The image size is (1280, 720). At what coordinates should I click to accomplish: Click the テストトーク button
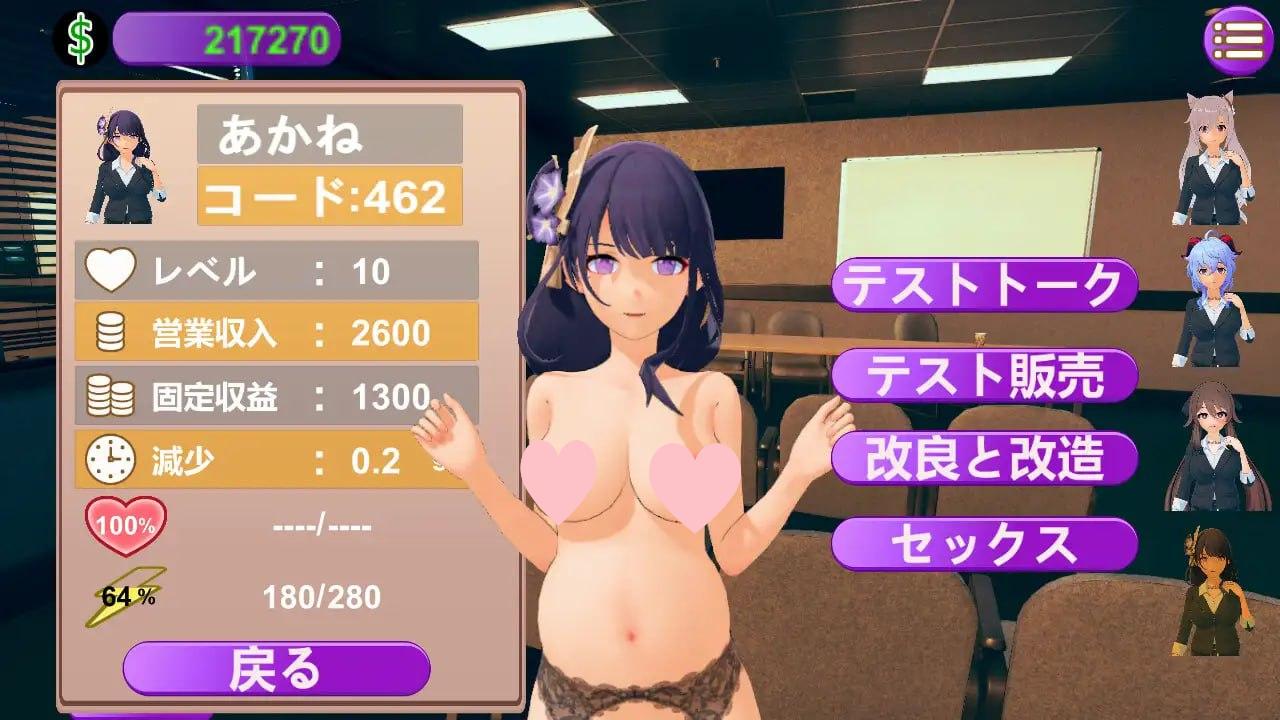pos(984,286)
